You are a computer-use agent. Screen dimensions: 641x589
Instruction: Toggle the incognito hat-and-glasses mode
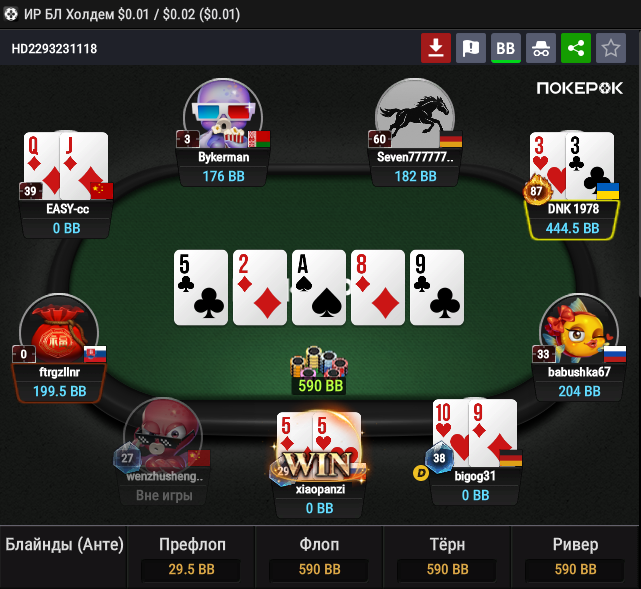click(x=540, y=48)
